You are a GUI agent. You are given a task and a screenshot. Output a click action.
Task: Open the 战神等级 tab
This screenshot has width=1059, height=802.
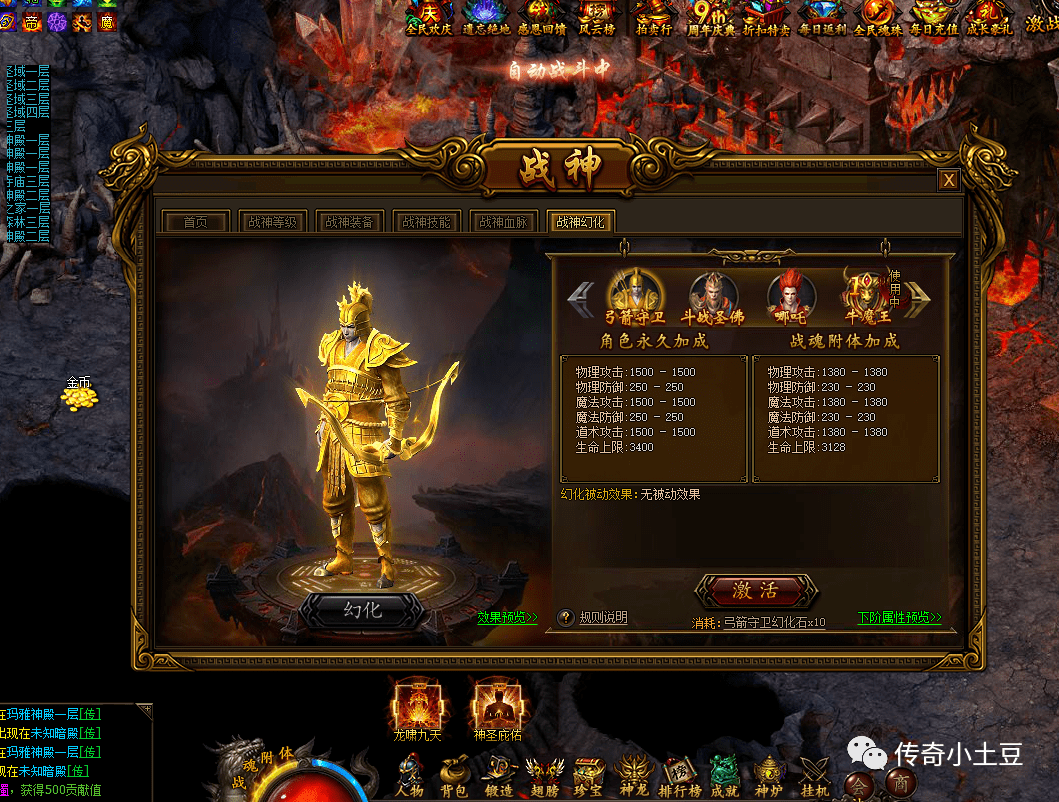272,222
